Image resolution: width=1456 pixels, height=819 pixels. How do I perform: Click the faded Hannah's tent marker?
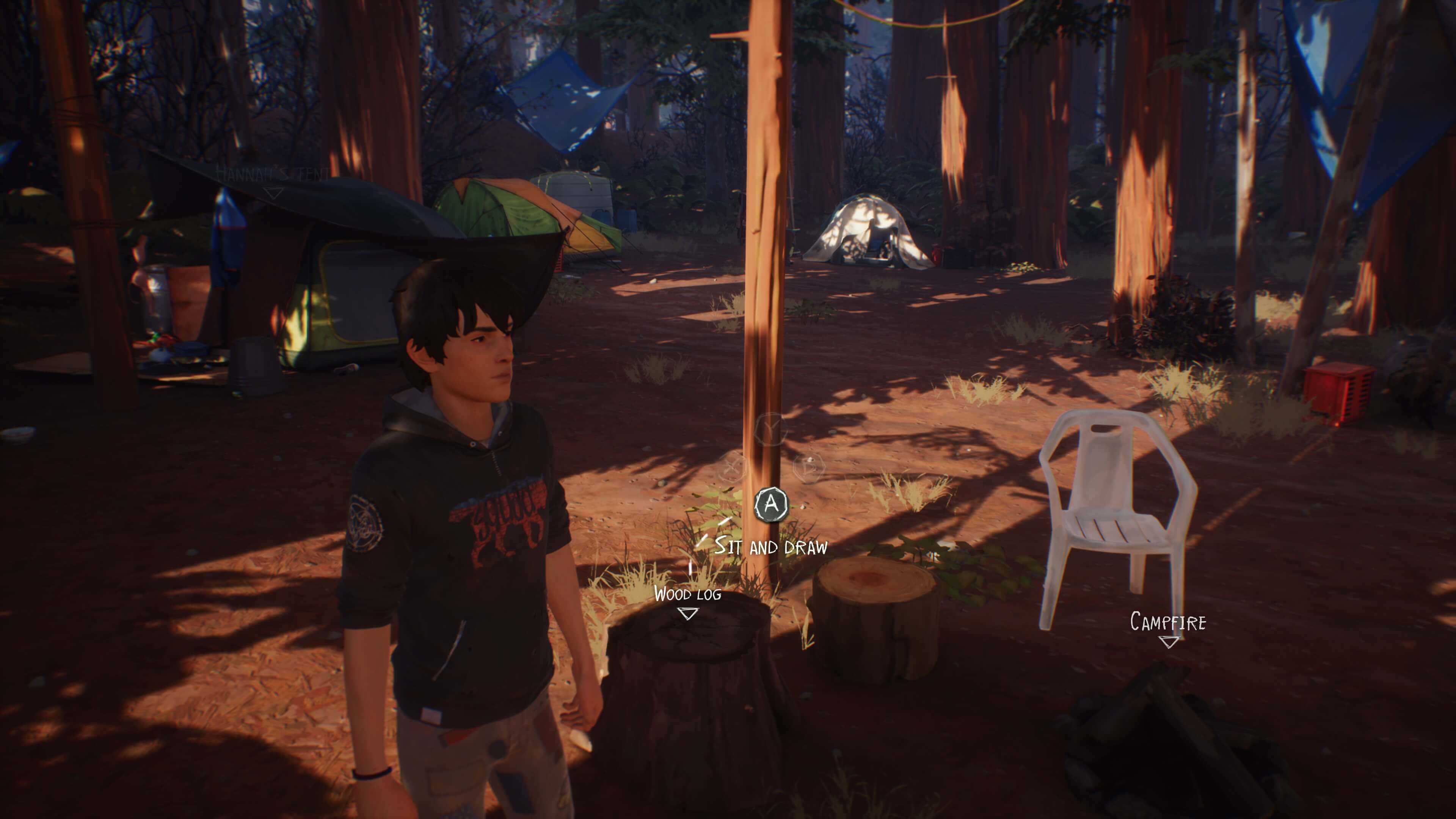tap(273, 194)
